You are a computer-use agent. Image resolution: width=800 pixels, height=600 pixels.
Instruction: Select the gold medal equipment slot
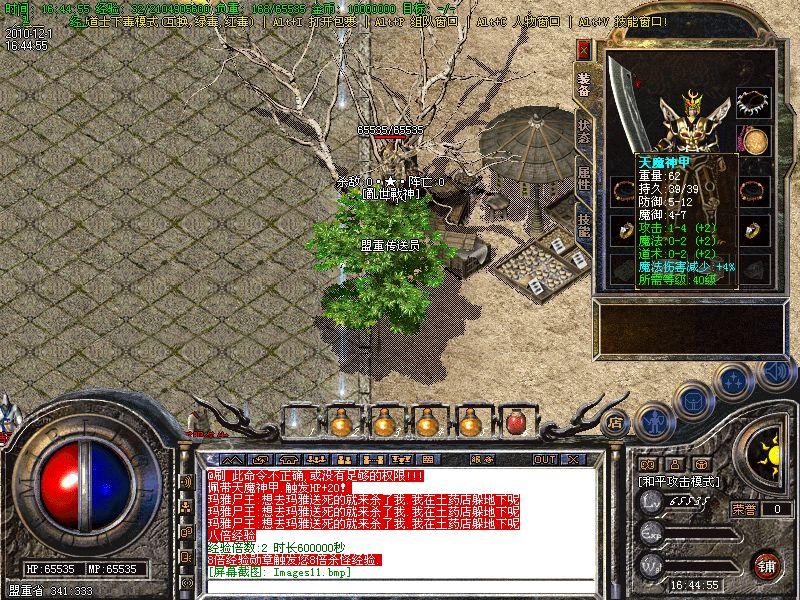pos(752,140)
